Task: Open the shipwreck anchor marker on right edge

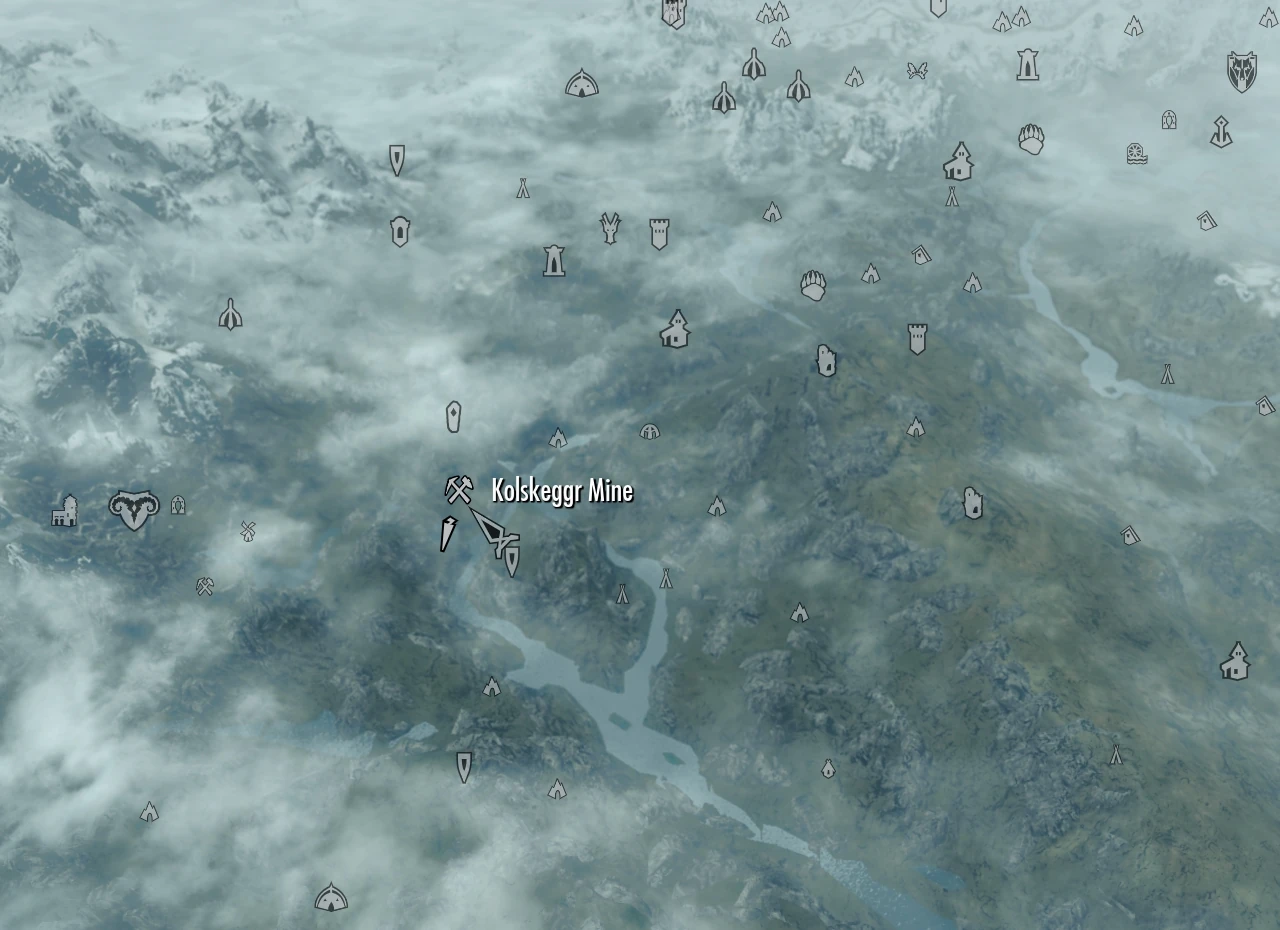Action: [1221, 130]
